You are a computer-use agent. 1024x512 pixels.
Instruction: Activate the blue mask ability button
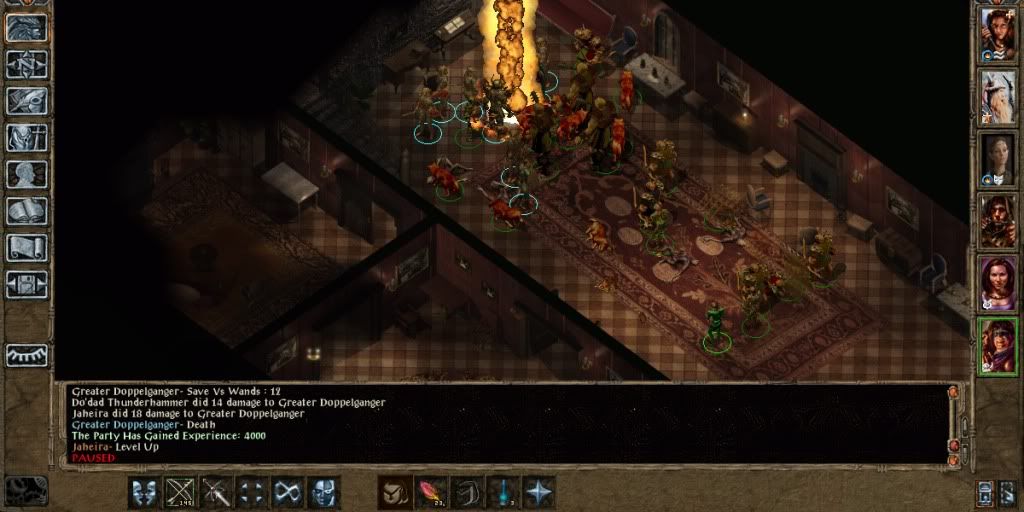pyautogui.click(x=324, y=492)
